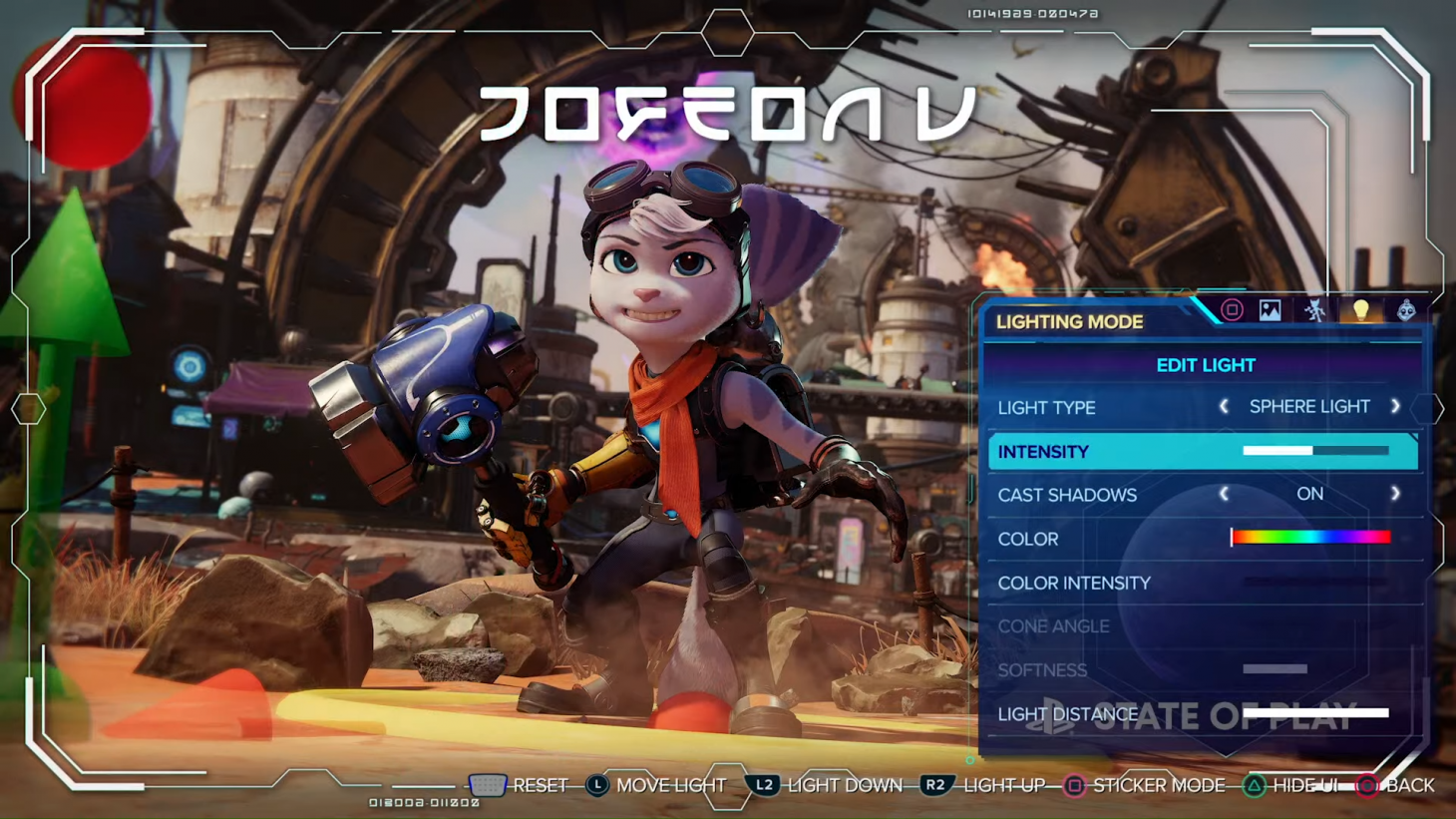The image size is (1456, 819).
Task: Open the robot face sticker tab
Action: point(1406,310)
